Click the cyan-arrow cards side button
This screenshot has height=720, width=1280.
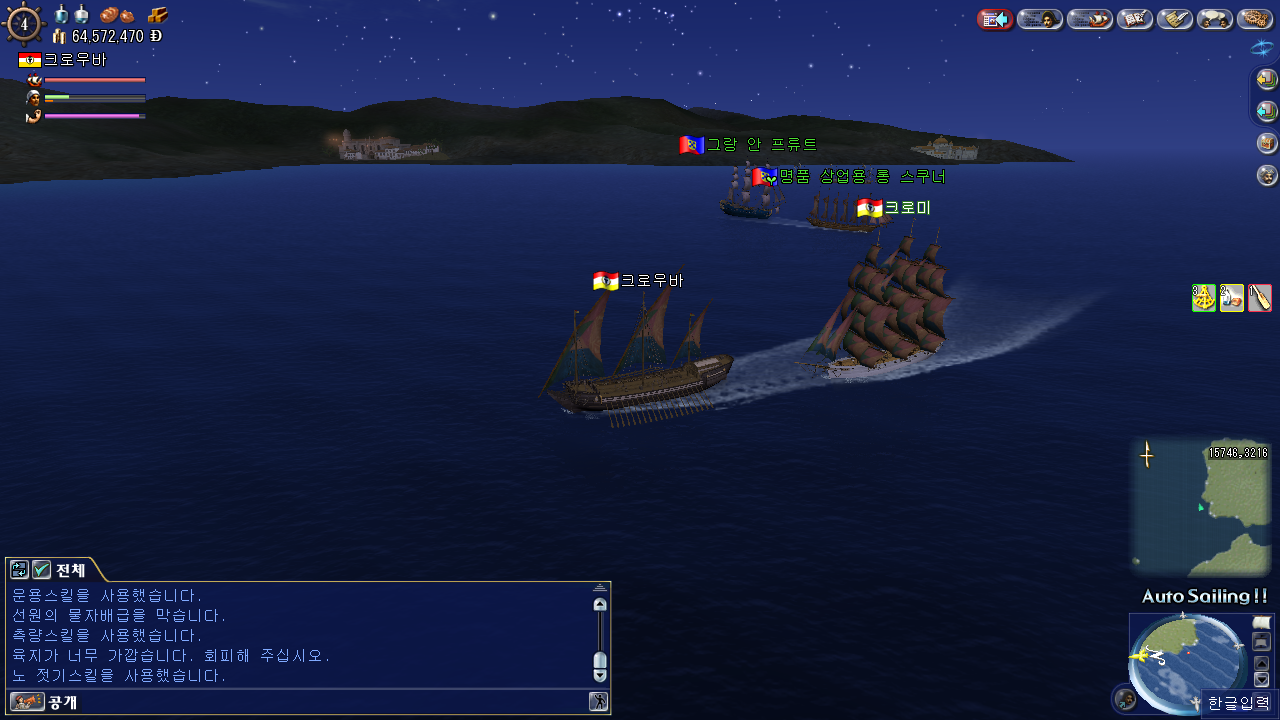point(1267,111)
